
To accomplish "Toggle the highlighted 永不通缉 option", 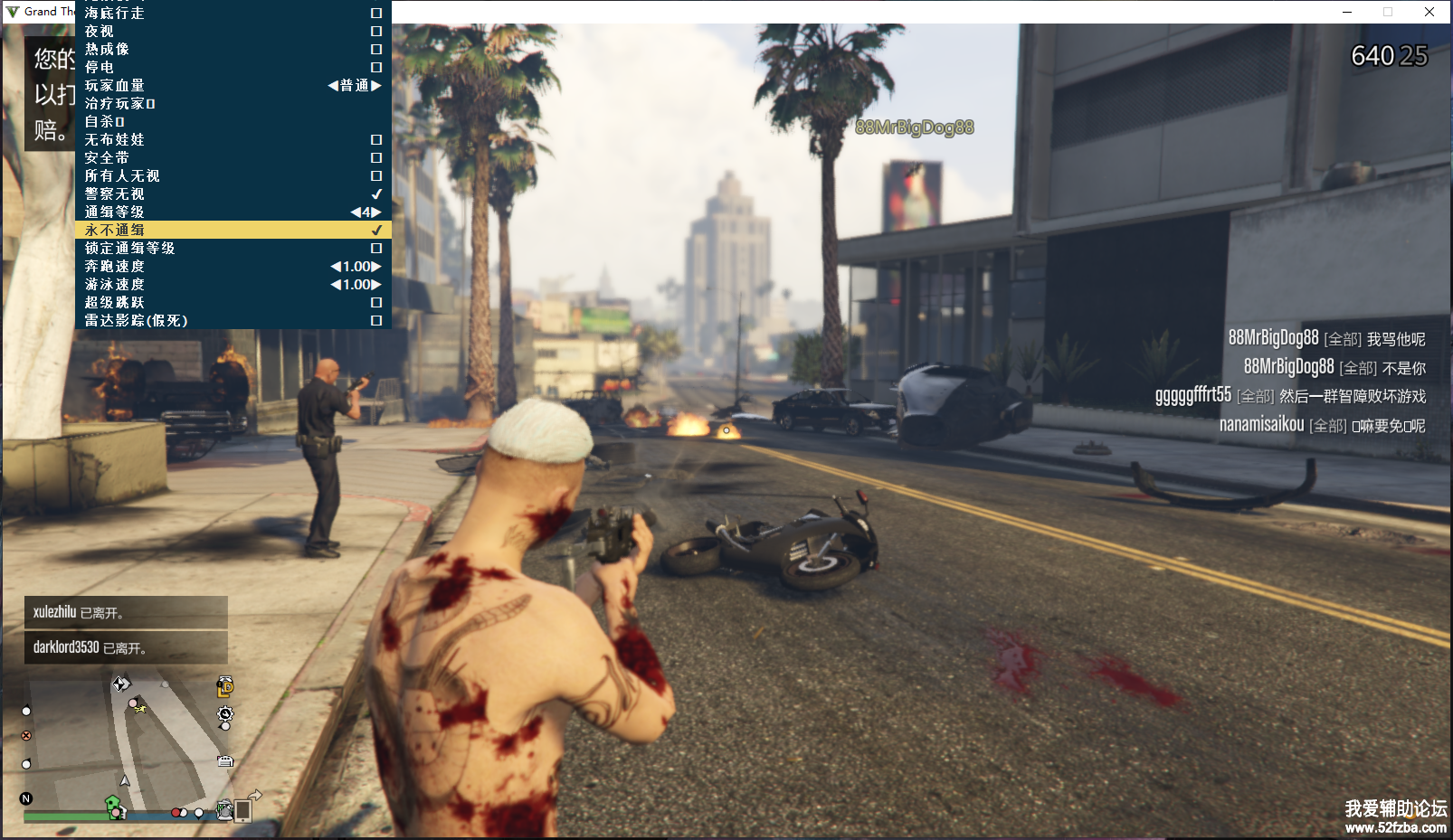I will [376, 231].
